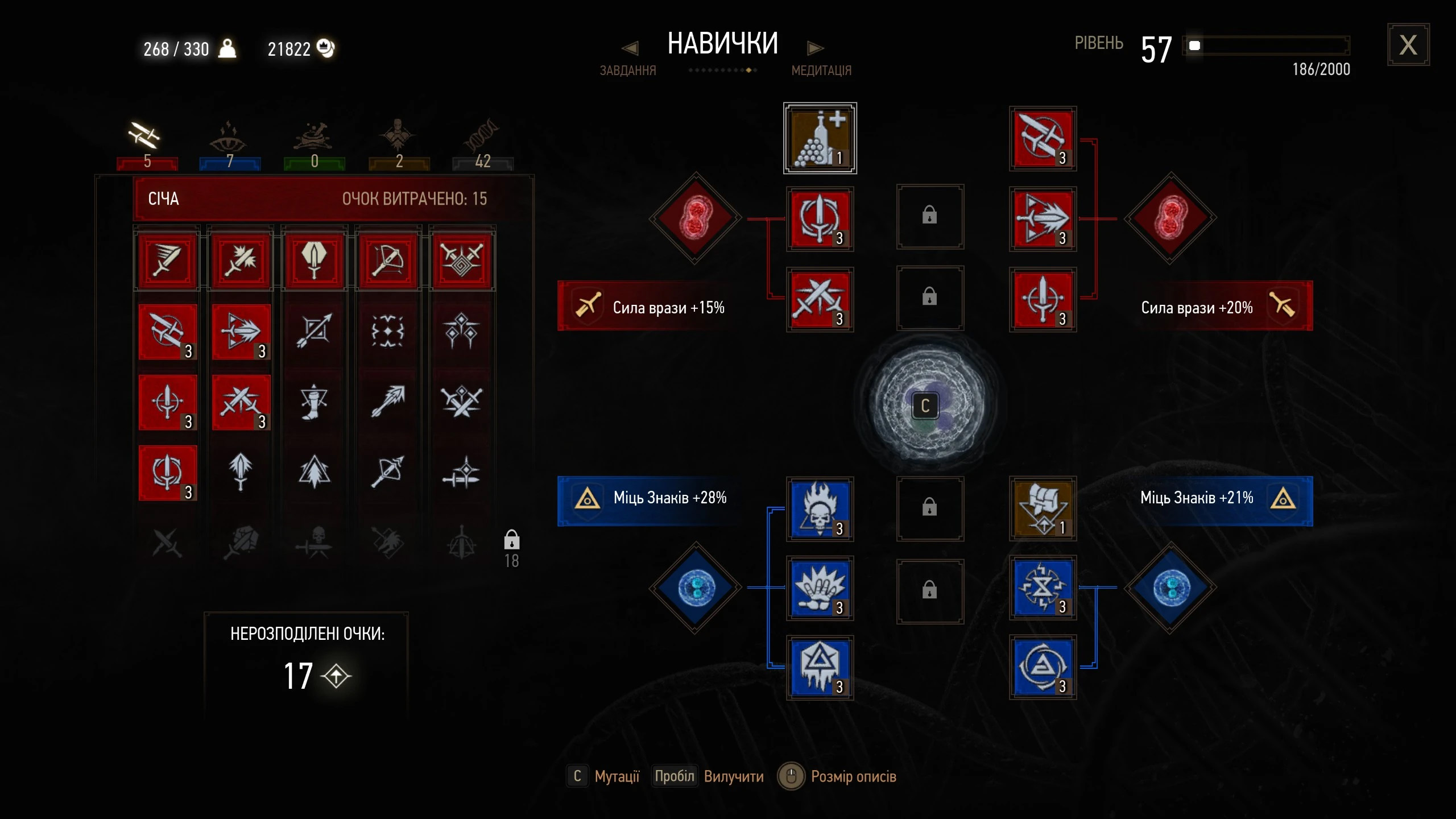1456x819 pixels.
Task: Choose the shield-and-sword defense skill in the tree
Action: coord(314,261)
